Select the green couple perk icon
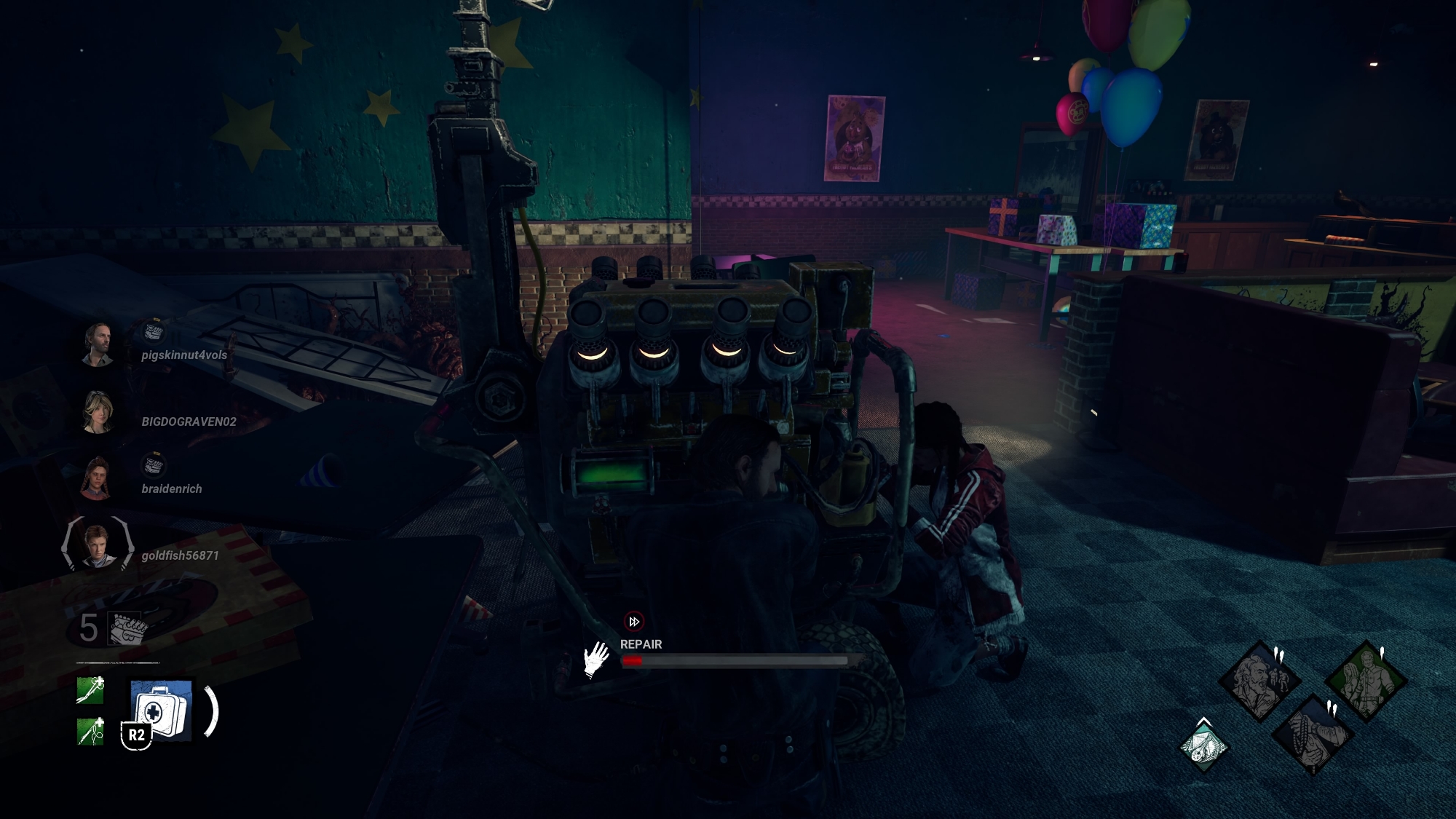Image resolution: width=1456 pixels, height=819 pixels. pos(1364,680)
